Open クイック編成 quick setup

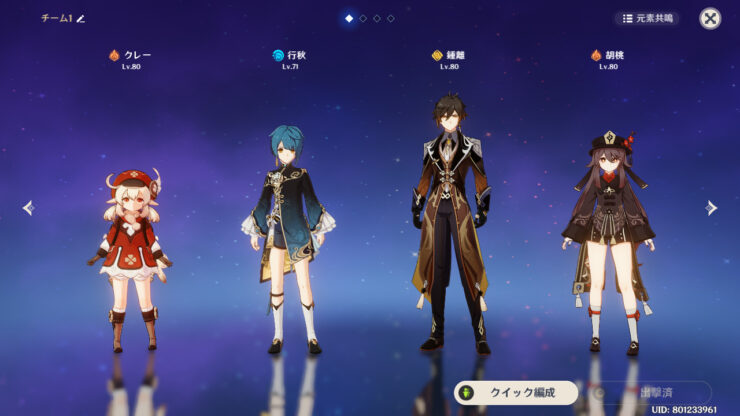[516, 392]
